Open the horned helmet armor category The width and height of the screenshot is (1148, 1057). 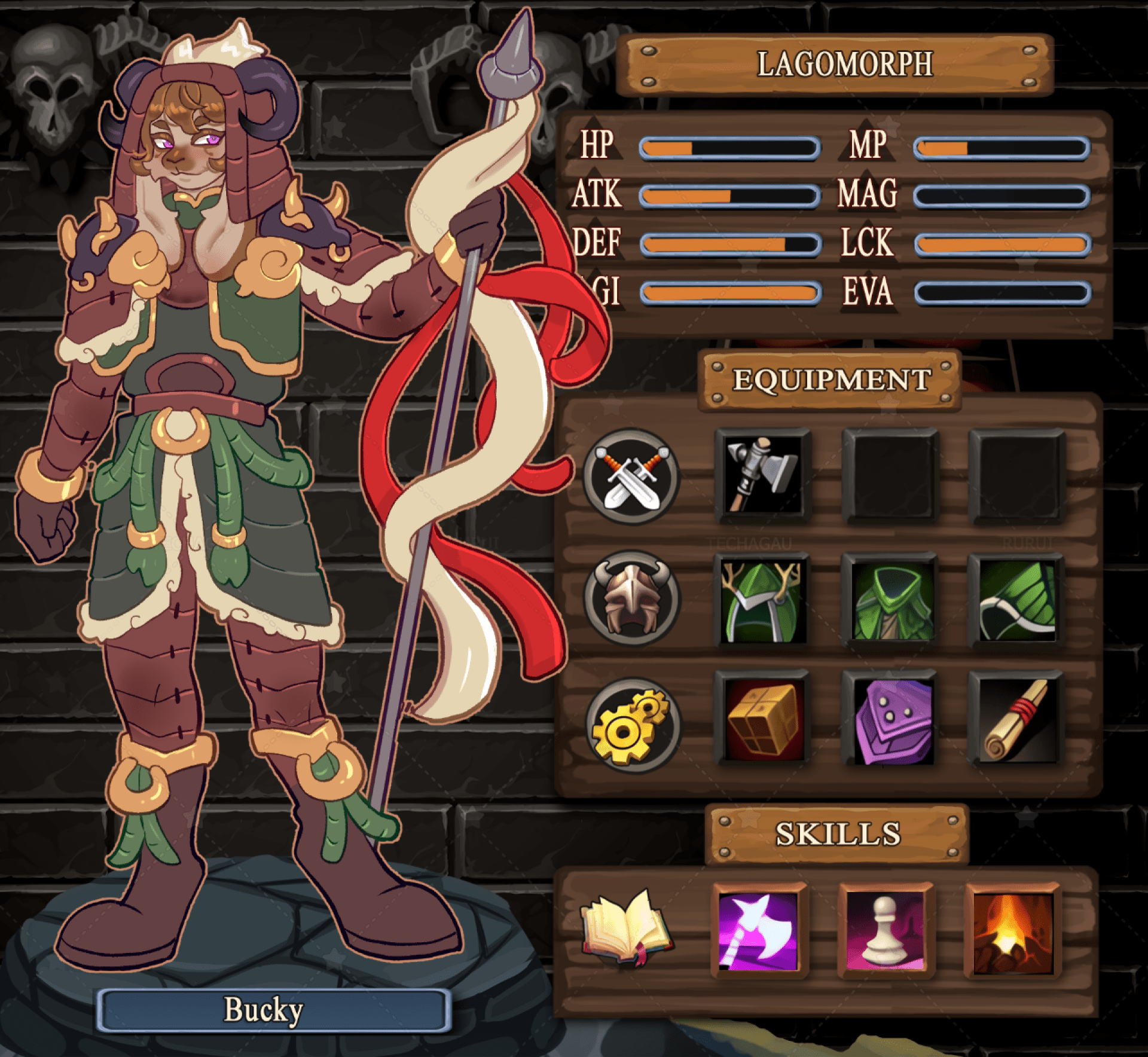[631, 598]
